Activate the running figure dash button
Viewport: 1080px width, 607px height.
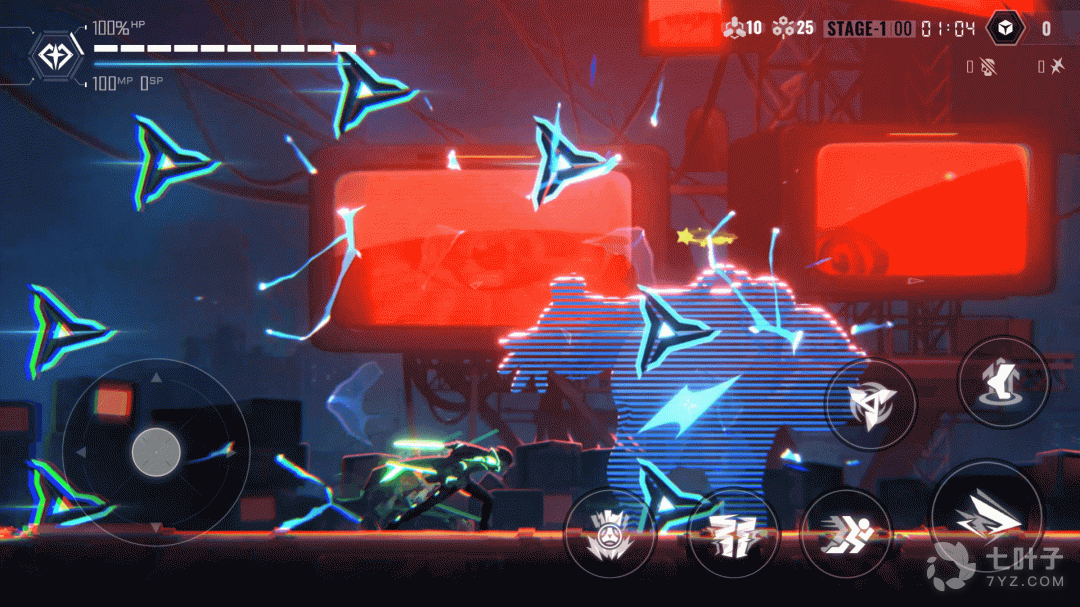pos(845,533)
